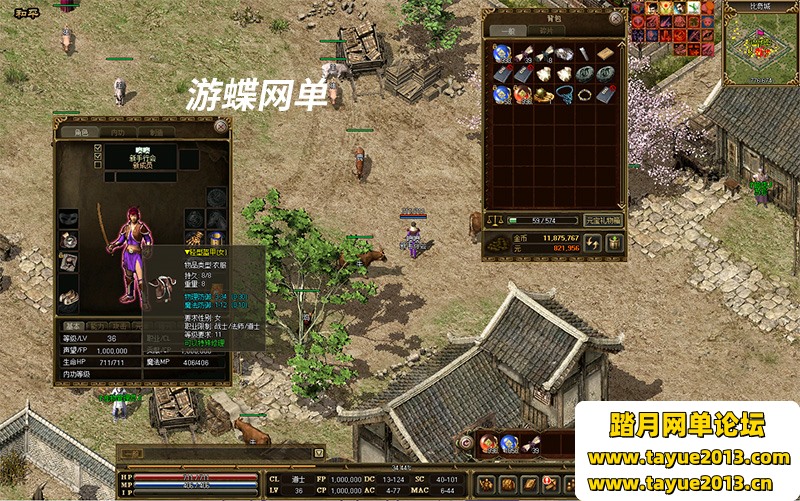
Task: Use the blue potion in quick bar
Action: pos(508,443)
